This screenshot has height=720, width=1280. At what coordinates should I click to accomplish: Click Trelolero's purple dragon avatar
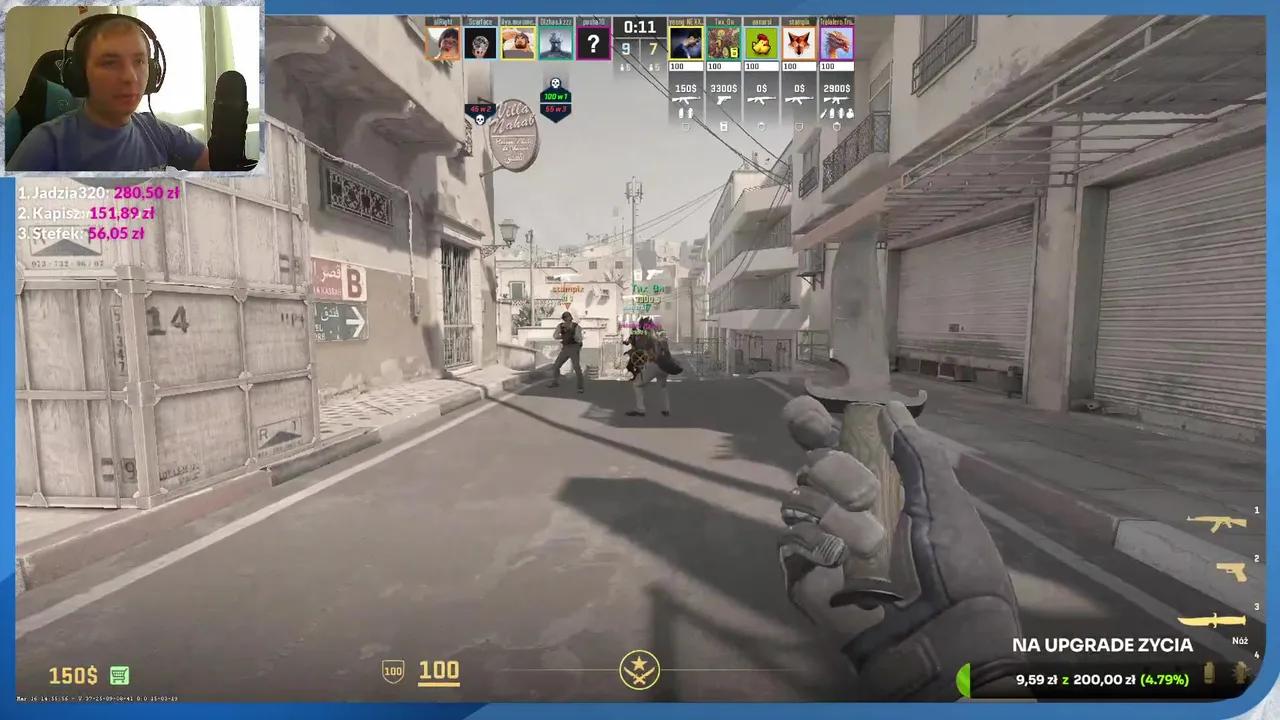(x=836, y=43)
